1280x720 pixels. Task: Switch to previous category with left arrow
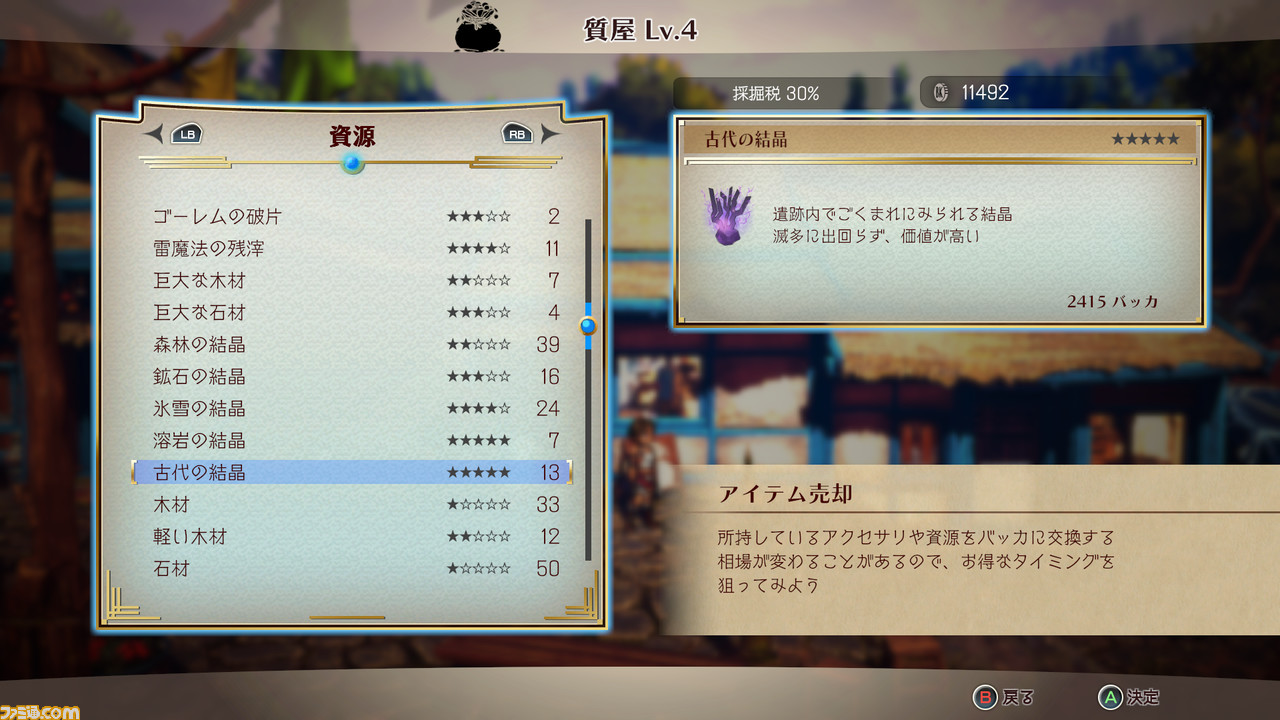[x=154, y=134]
